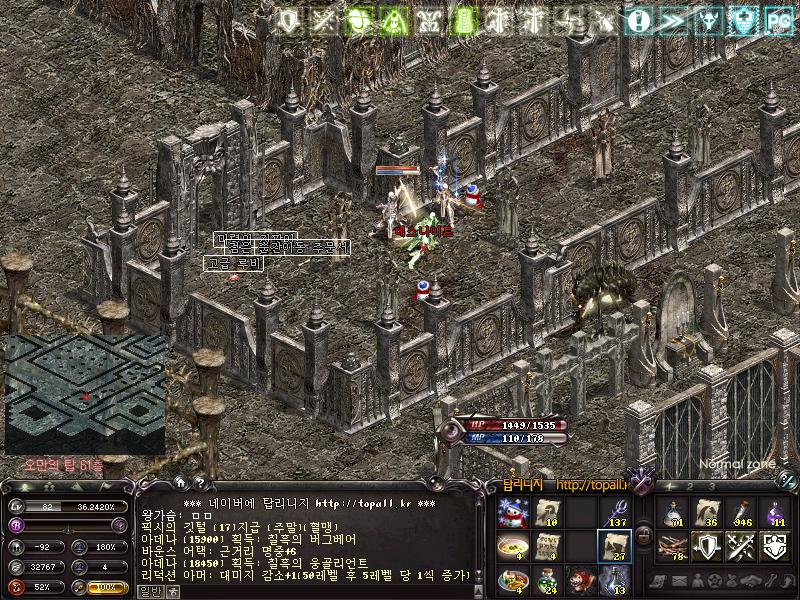Use the trident item with count 137
Screen dimensions: 800x600
613,513
